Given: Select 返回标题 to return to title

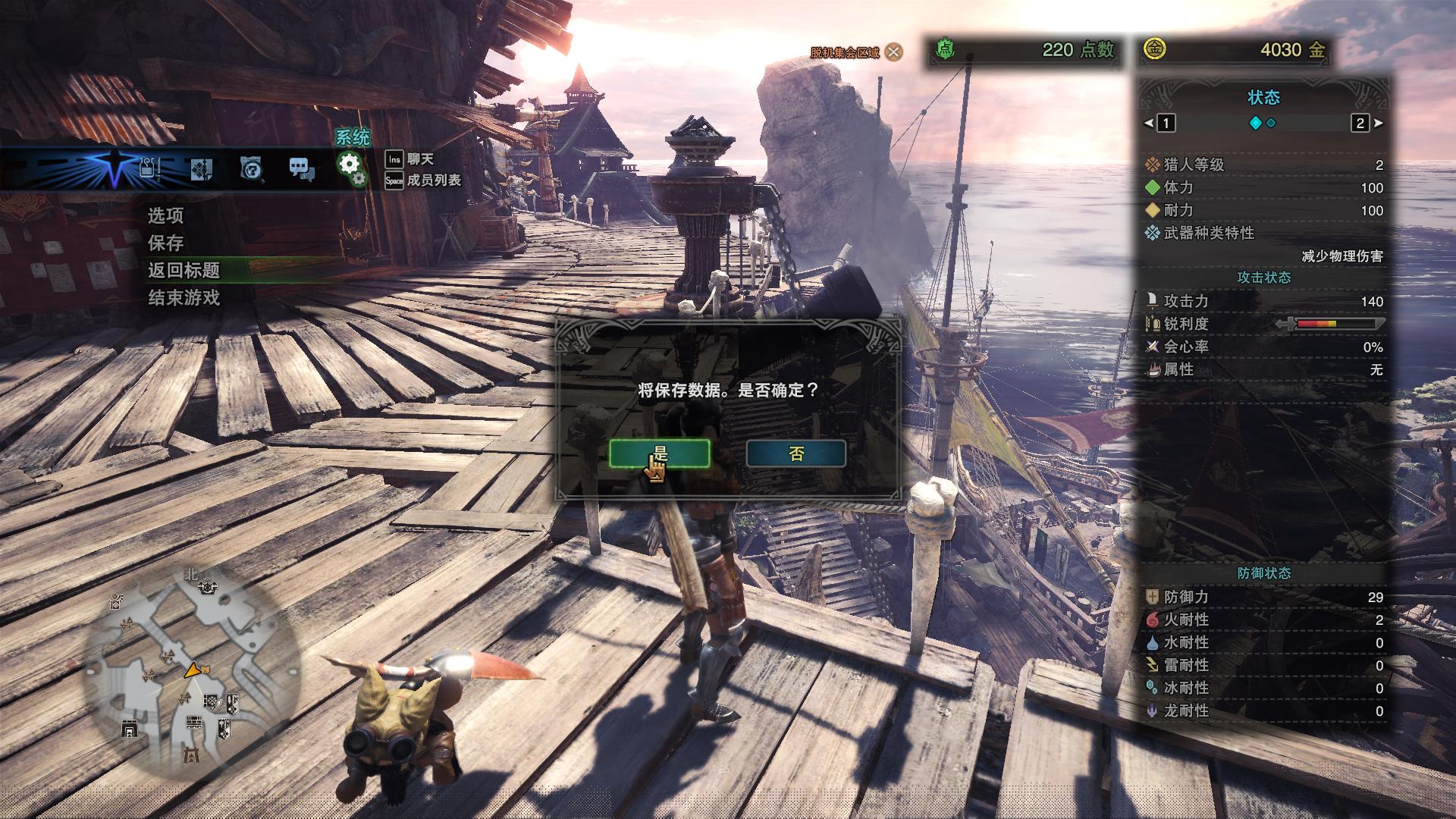Looking at the screenshot, I should [184, 271].
